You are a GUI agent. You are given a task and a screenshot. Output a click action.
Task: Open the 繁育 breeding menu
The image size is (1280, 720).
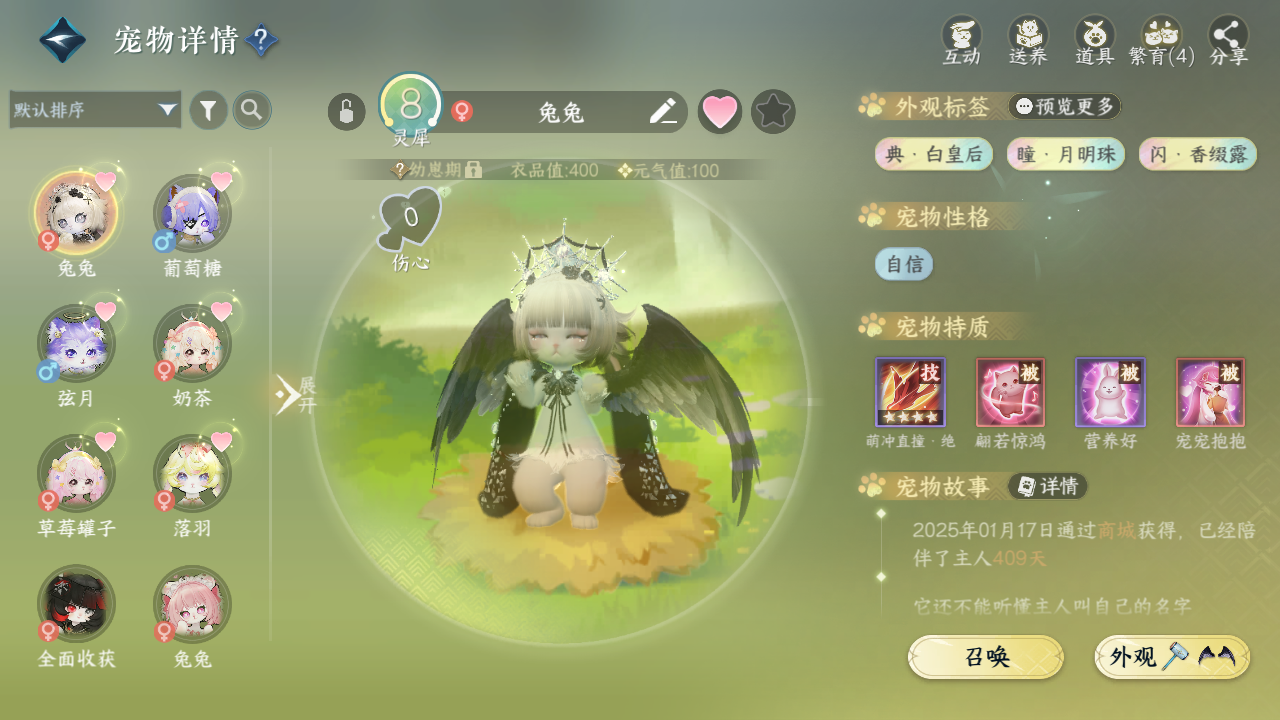click(x=1162, y=41)
